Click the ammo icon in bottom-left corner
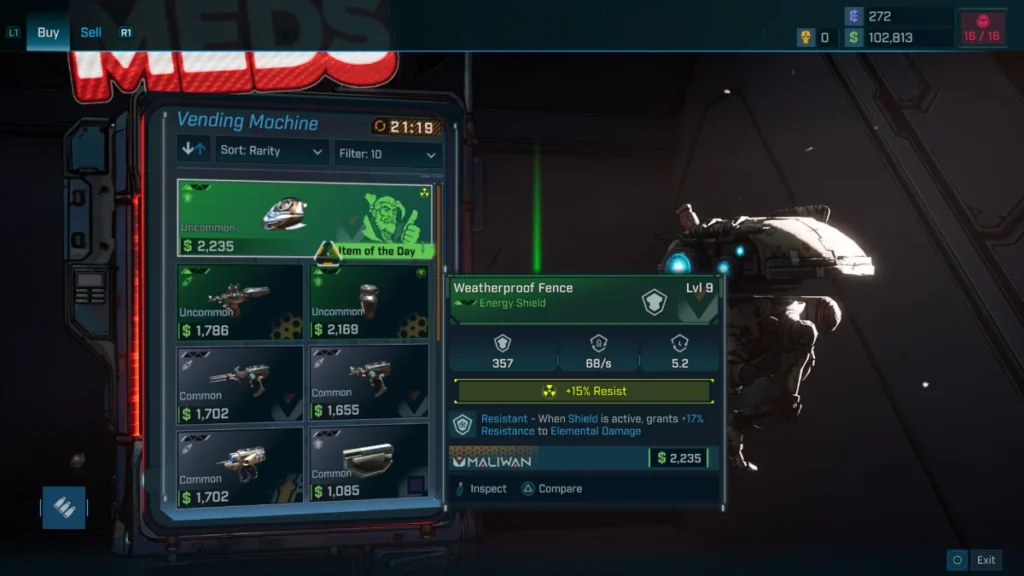 pos(64,507)
